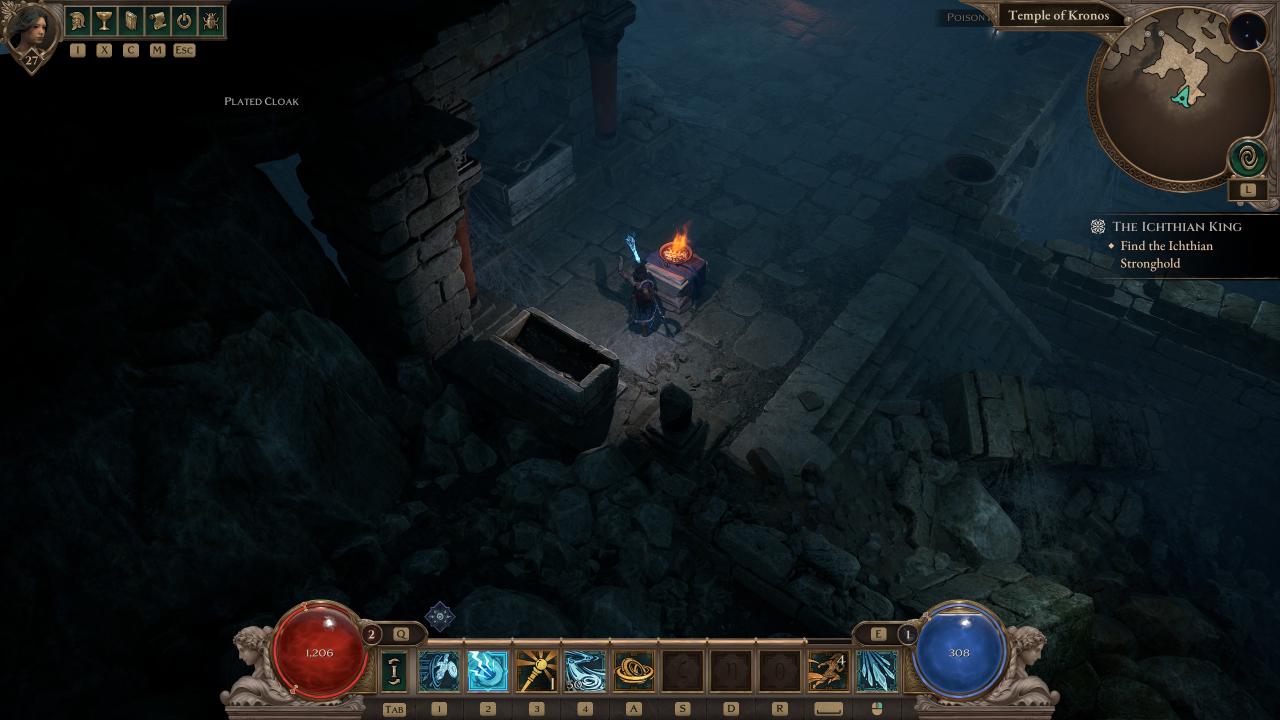
Task: Open the scroll icon in the menu bar
Action: coord(157,20)
